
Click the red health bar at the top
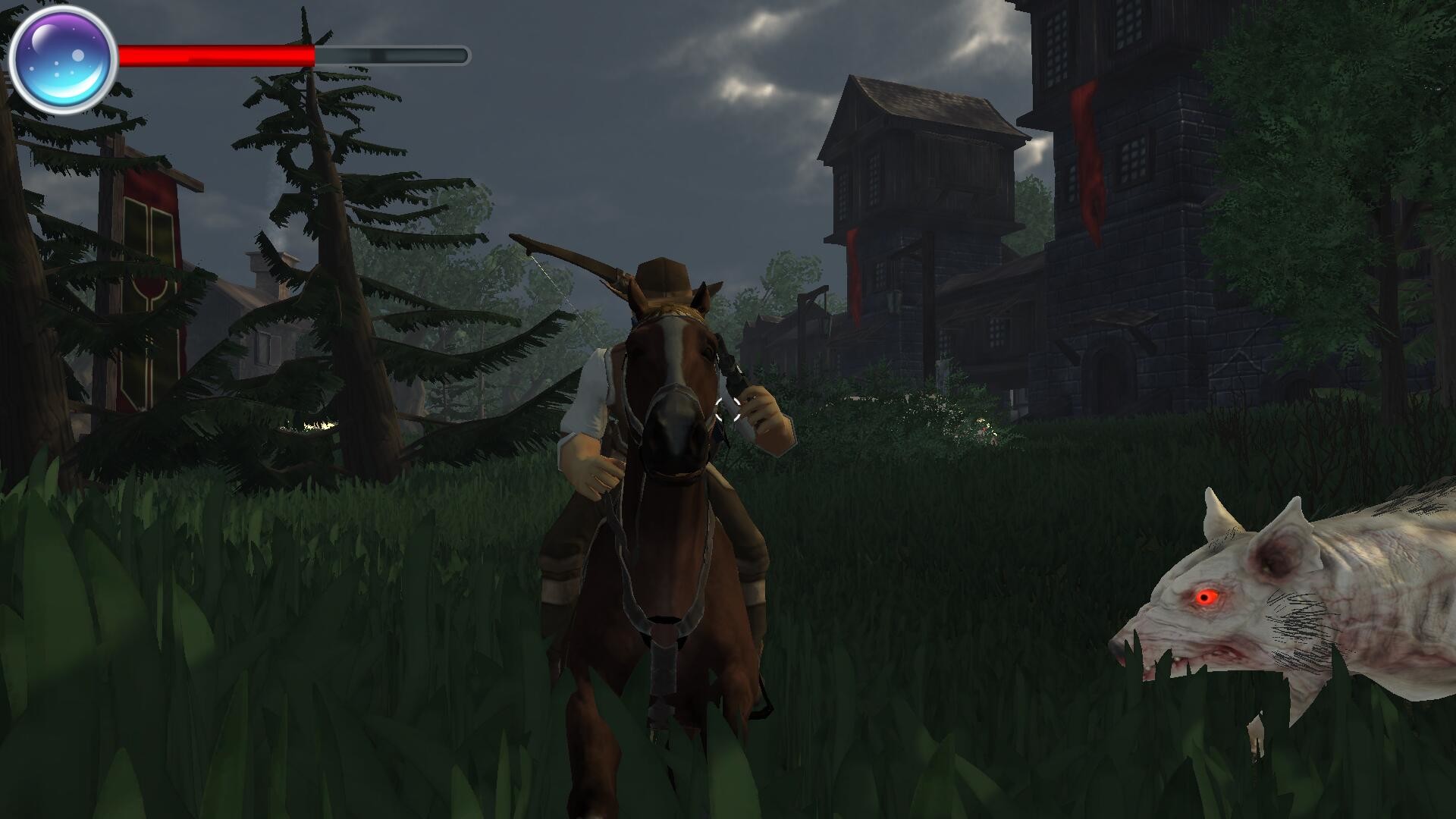click(x=220, y=54)
